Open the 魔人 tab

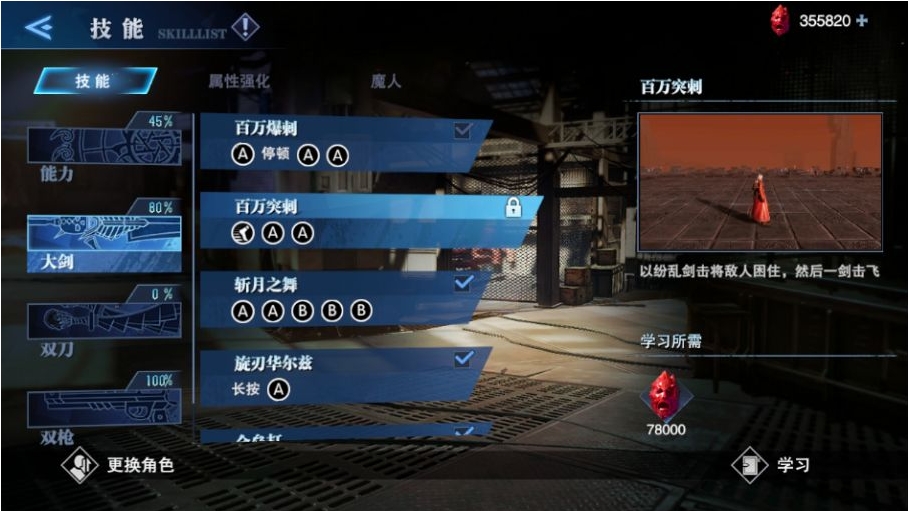pos(386,81)
